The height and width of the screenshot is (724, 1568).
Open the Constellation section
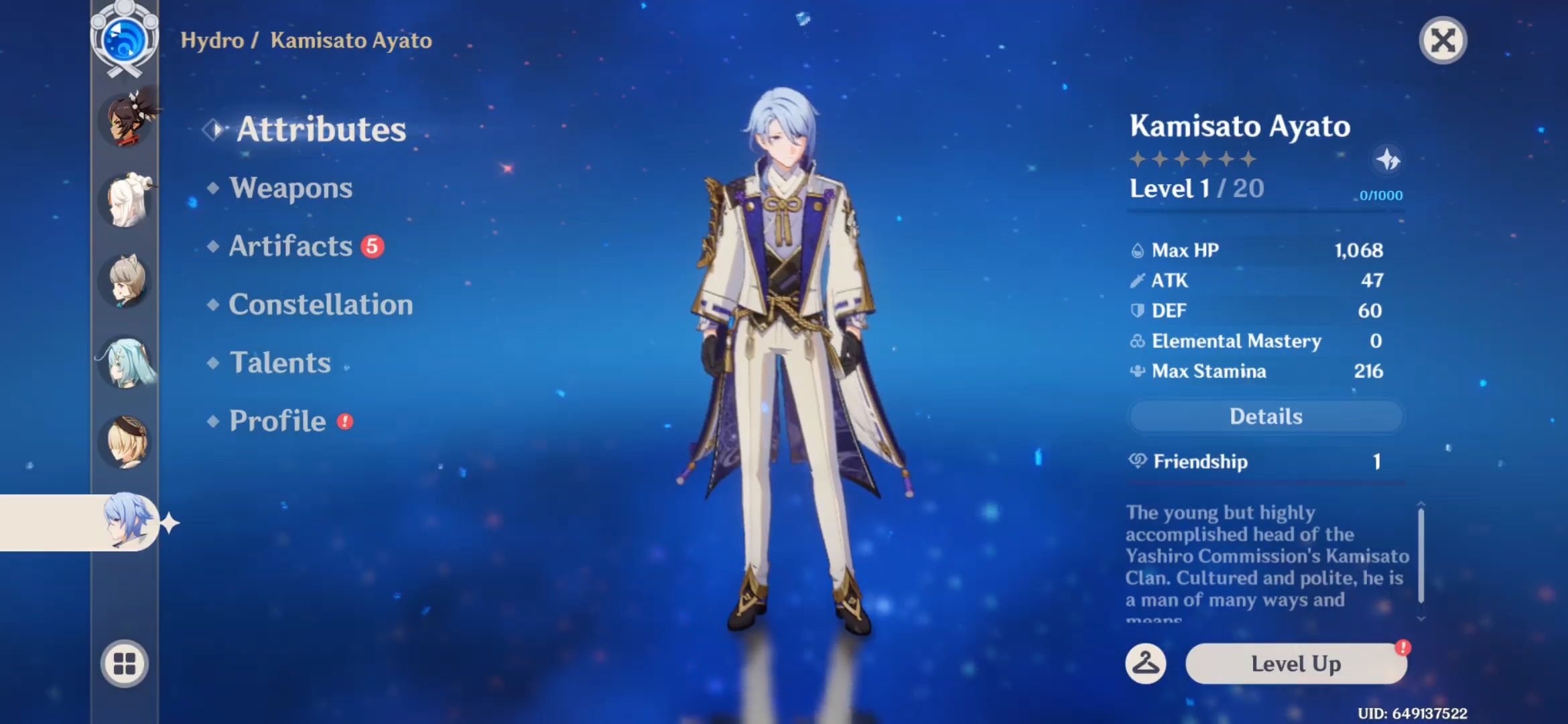[x=320, y=304]
